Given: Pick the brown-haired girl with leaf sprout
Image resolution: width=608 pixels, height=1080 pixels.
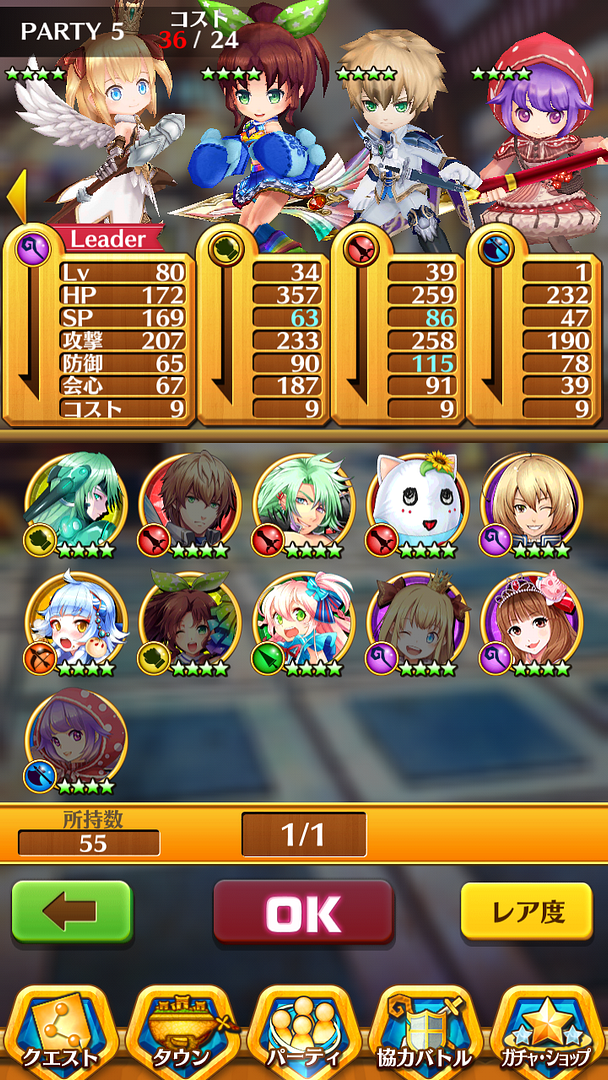Looking at the screenshot, I should (x=190, y=622).
